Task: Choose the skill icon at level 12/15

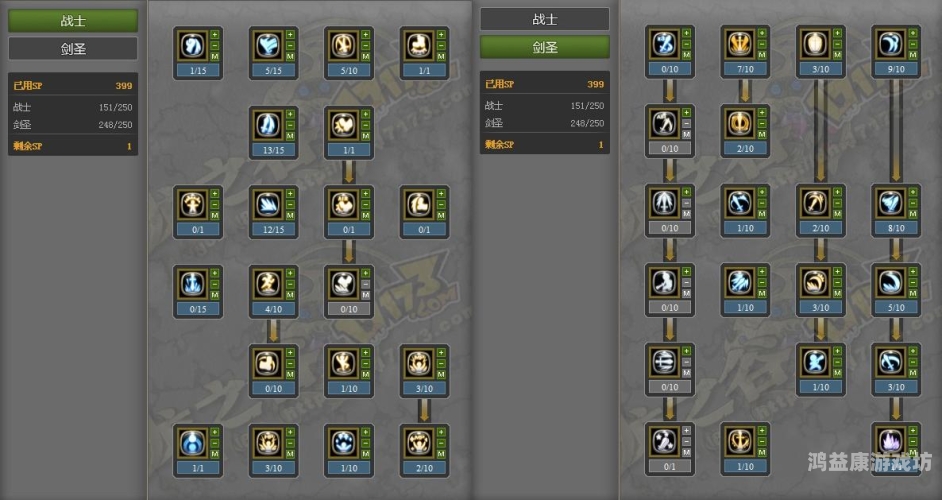Action: click(267, 204)
